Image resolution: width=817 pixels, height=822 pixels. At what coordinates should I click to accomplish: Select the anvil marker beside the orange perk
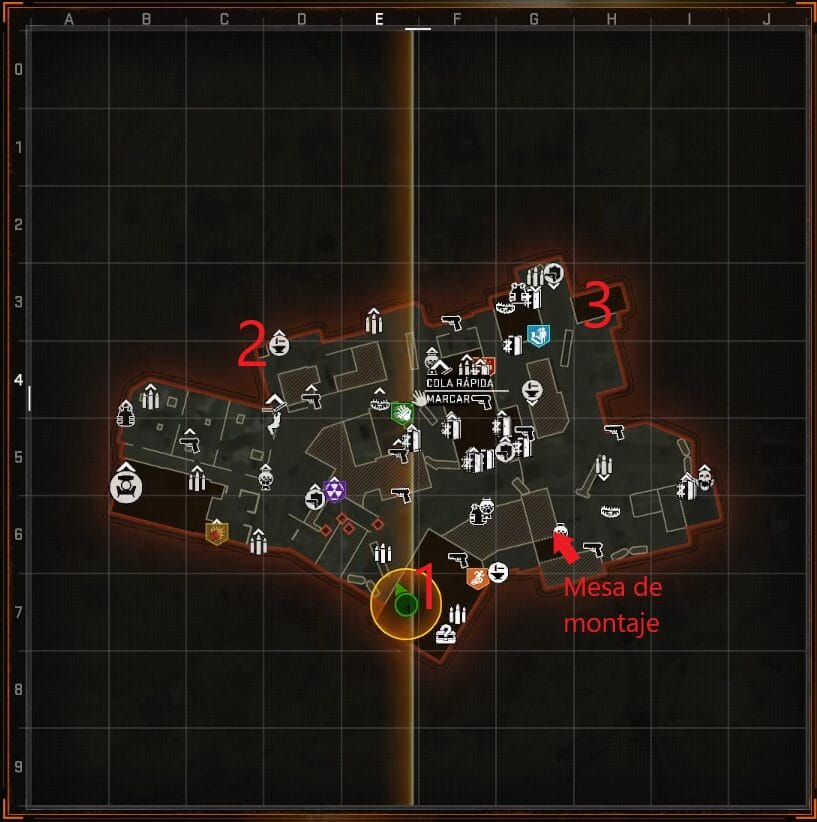[498, 572]
